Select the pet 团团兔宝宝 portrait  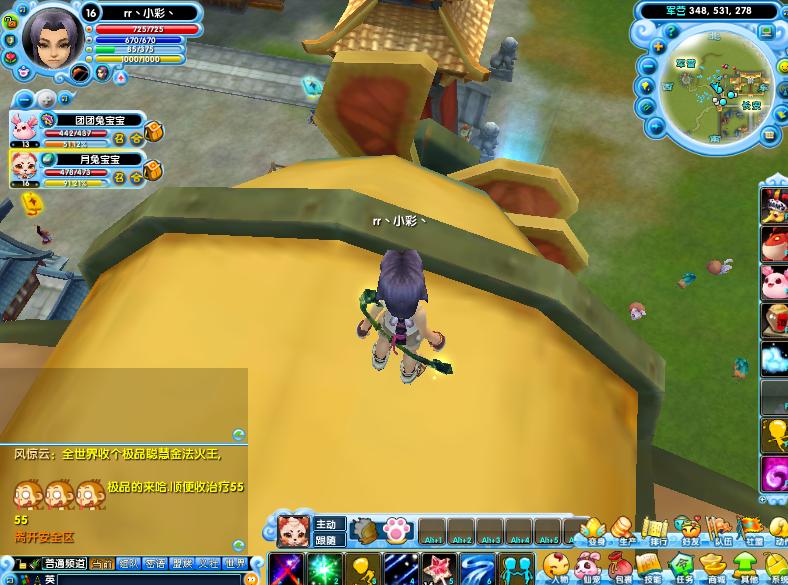[23, 127]
